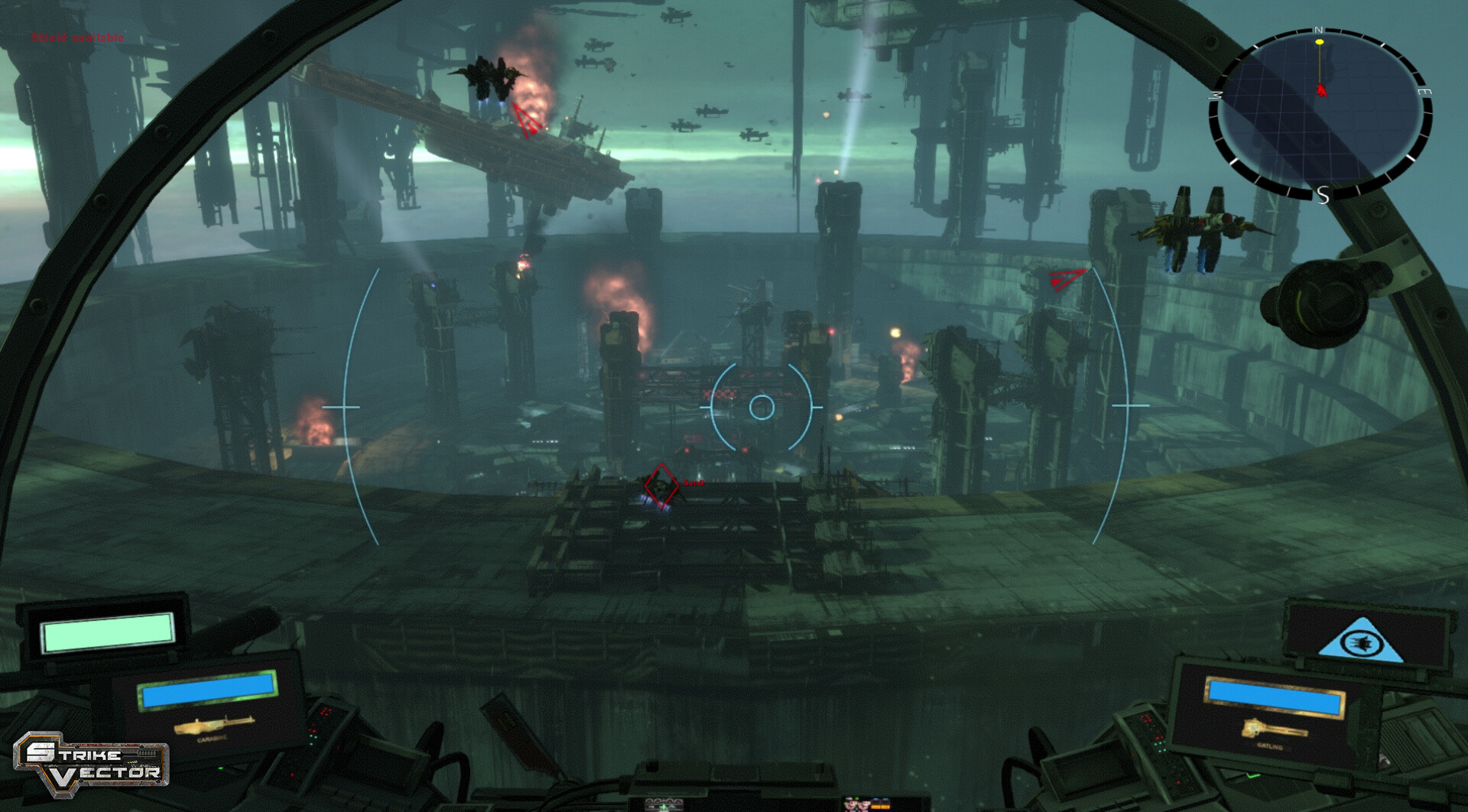
Task: Click the blue triangle emblem icon
Action: coord(1361,641)
